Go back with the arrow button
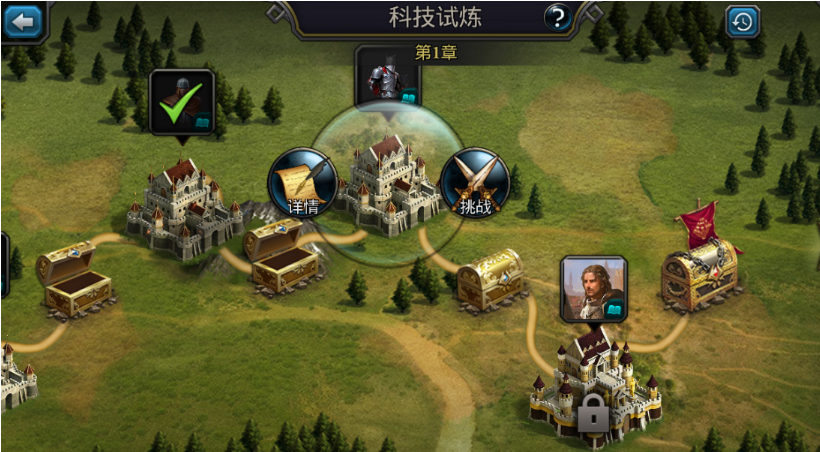The height and width of the screenshot is (452, 820). (22, 19)
